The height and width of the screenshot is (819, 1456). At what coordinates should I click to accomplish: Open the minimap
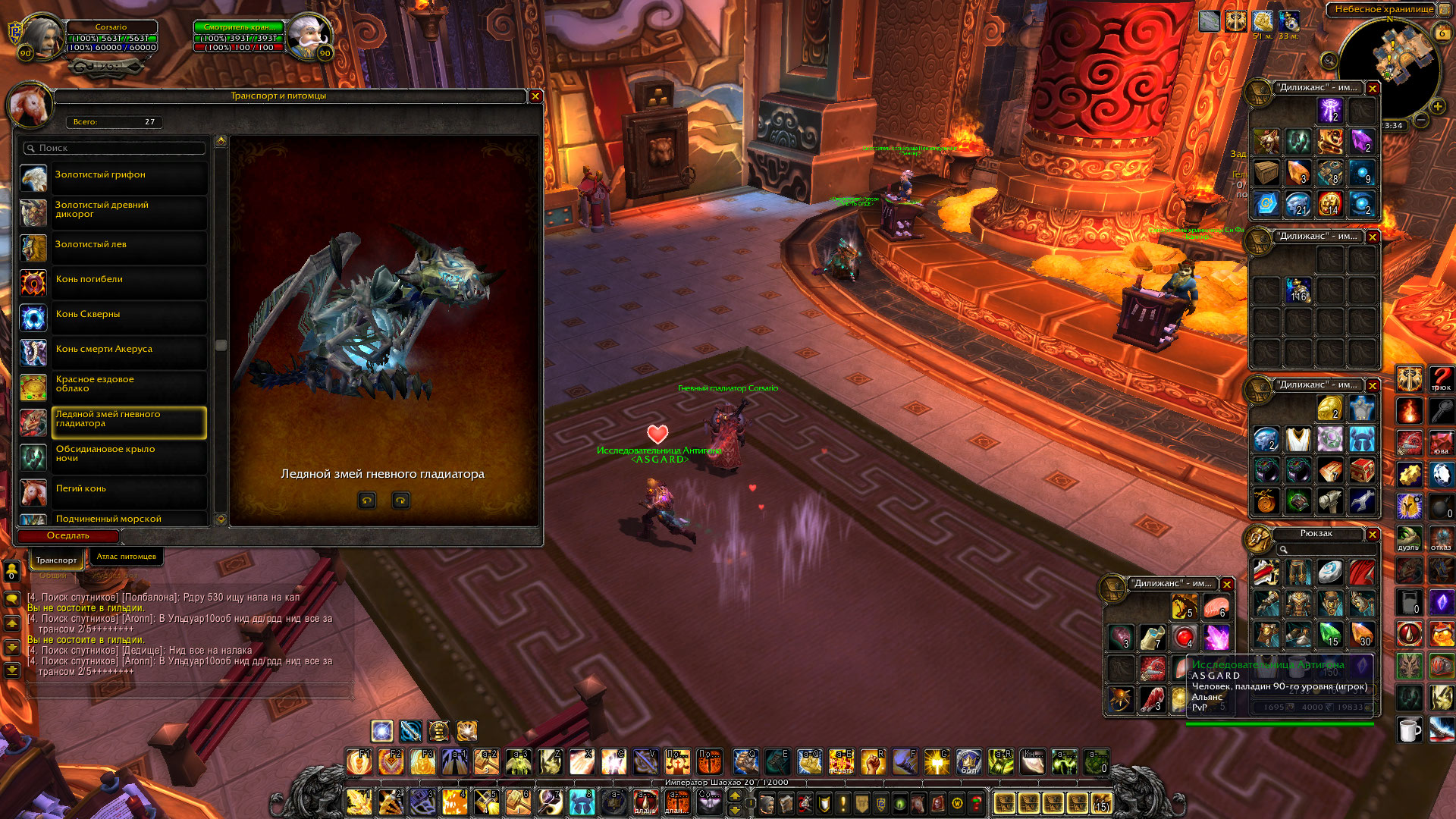(x=1389, y=64)
